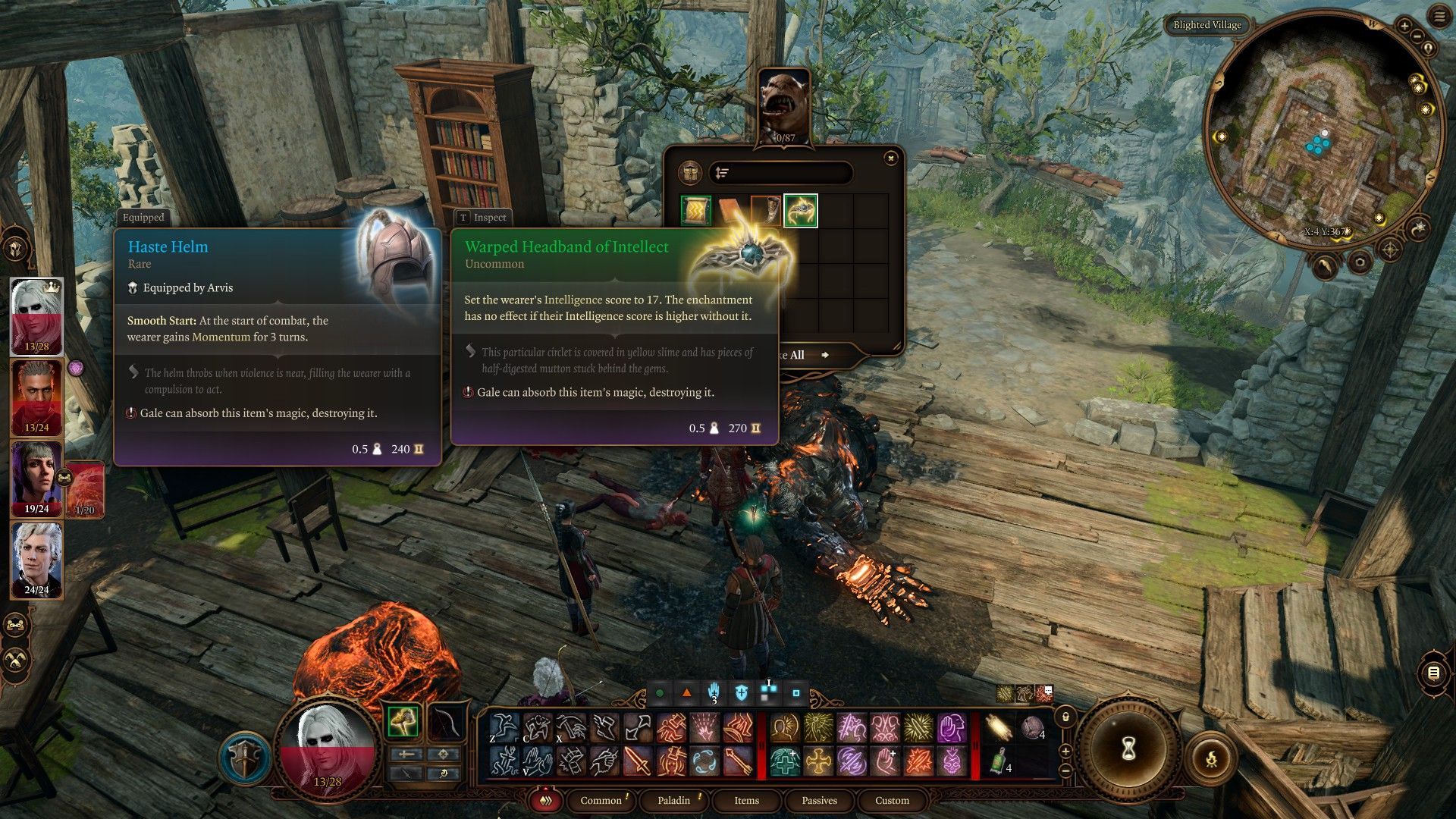Switch to the Common hotbar tab
The image size is (1456, 819).
601,800
